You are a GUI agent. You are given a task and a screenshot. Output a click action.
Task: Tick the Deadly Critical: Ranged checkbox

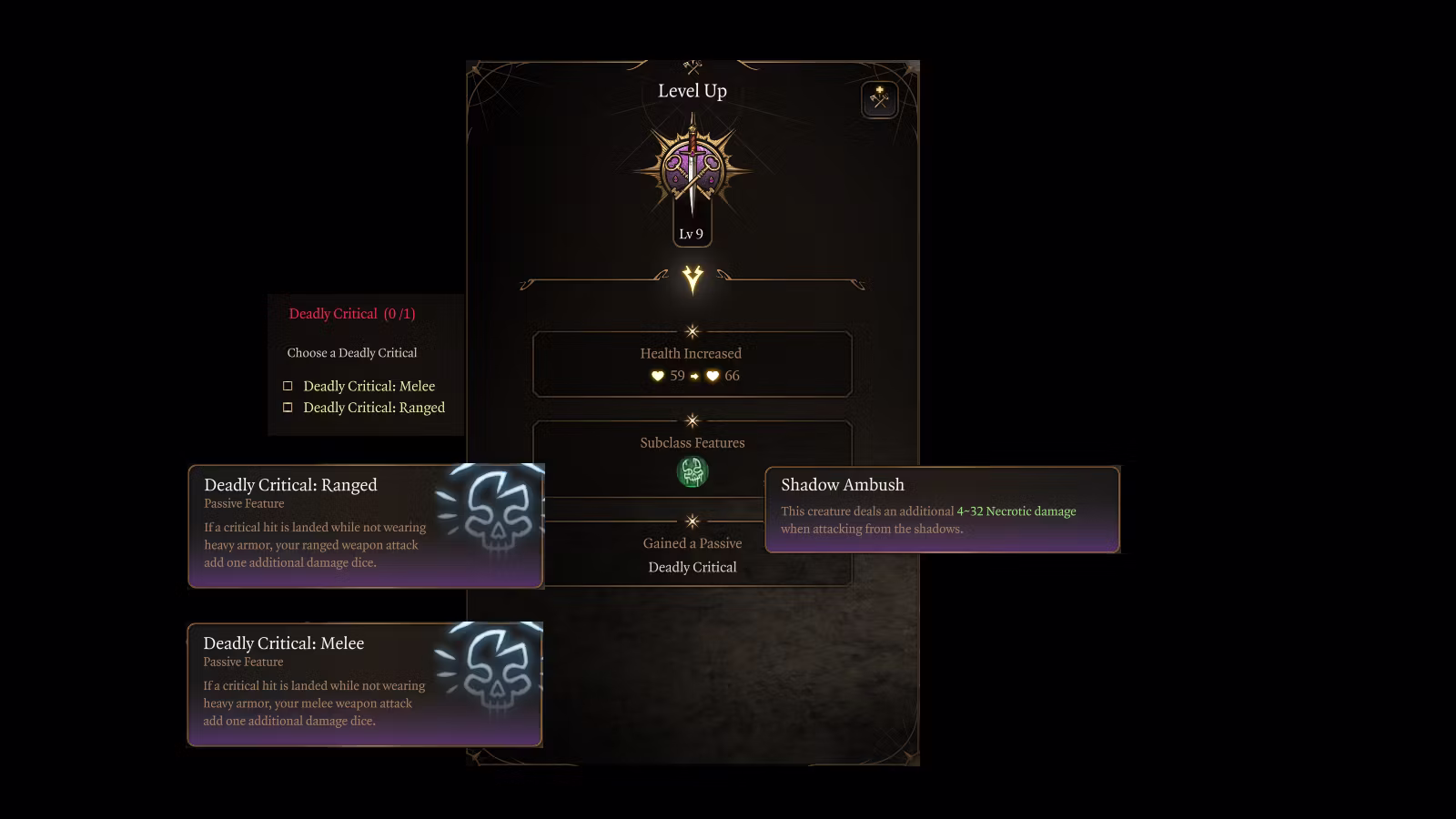(288, 408)
